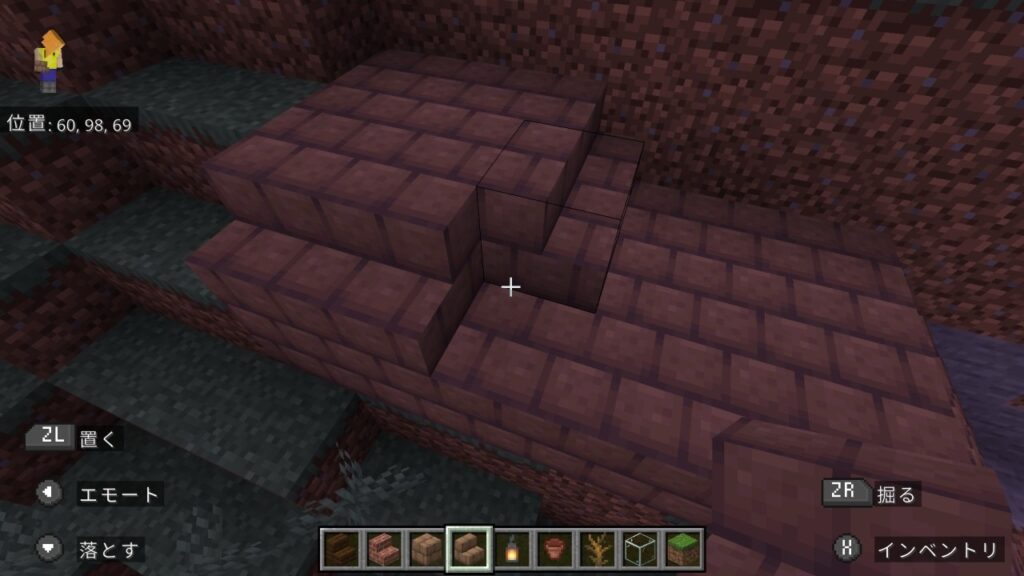Select the dead bush hotbar slot
This screenshot has height=576, width=1024.
tap(597, 549)
